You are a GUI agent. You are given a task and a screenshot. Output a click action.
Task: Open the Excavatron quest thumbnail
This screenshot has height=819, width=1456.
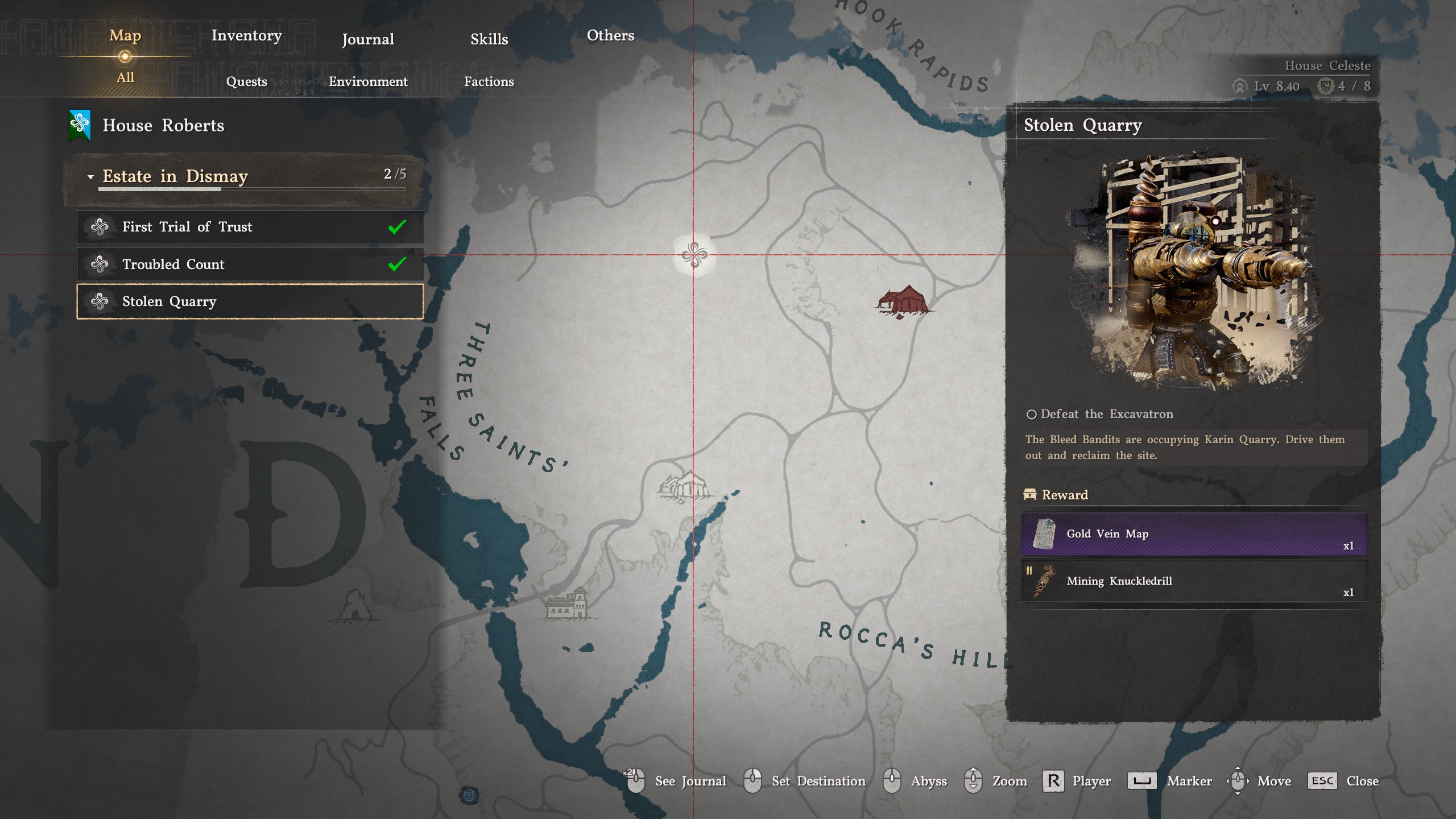(1193, 272)
